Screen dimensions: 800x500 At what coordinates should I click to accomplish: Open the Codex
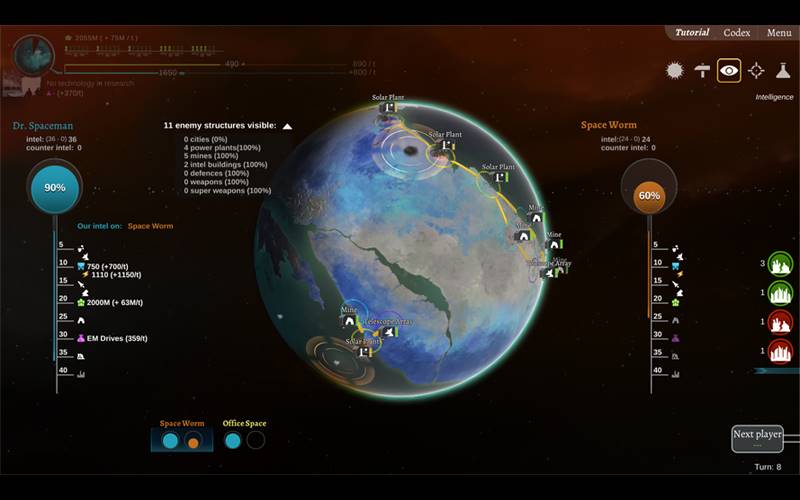pyautogui.click(x=737, y=33)
